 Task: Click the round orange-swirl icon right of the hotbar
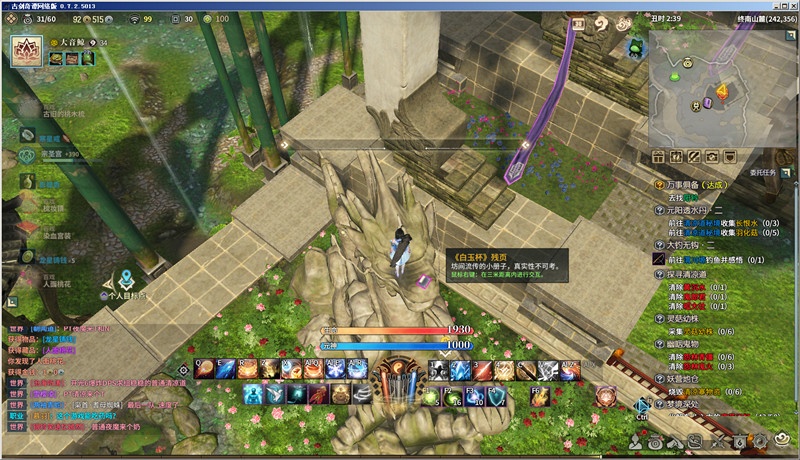[x=605, y=395]
